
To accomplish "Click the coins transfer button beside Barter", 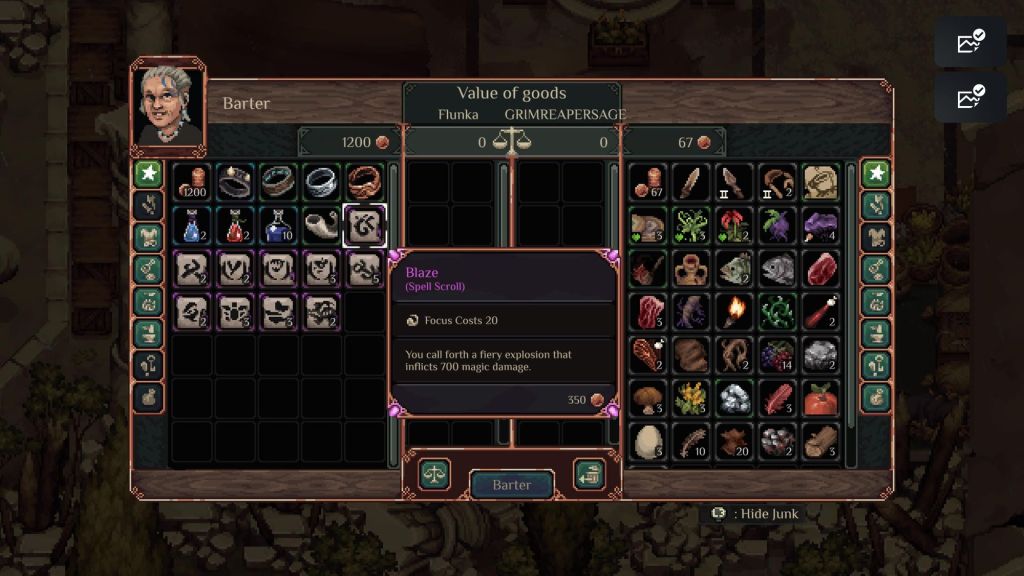I will pos(588,474).
